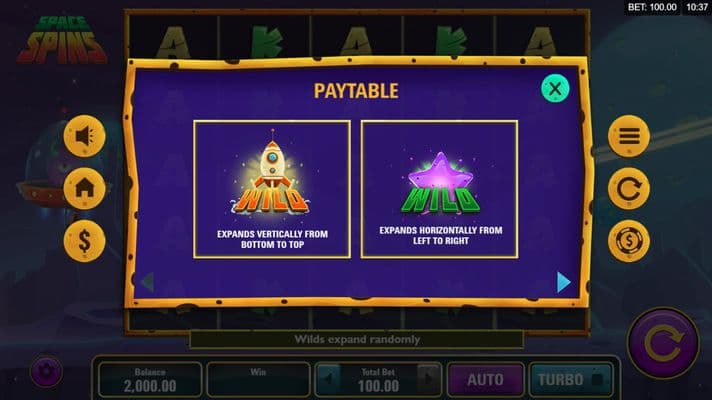Spin the reels with the large purple button
The width and height of the screenshot is (712, 400).
(x=662, y=343)
